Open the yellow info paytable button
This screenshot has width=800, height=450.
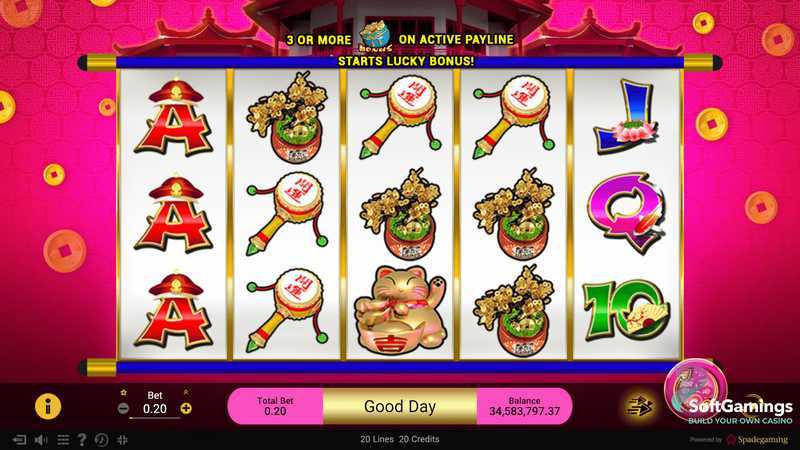(x=48, y=405)
